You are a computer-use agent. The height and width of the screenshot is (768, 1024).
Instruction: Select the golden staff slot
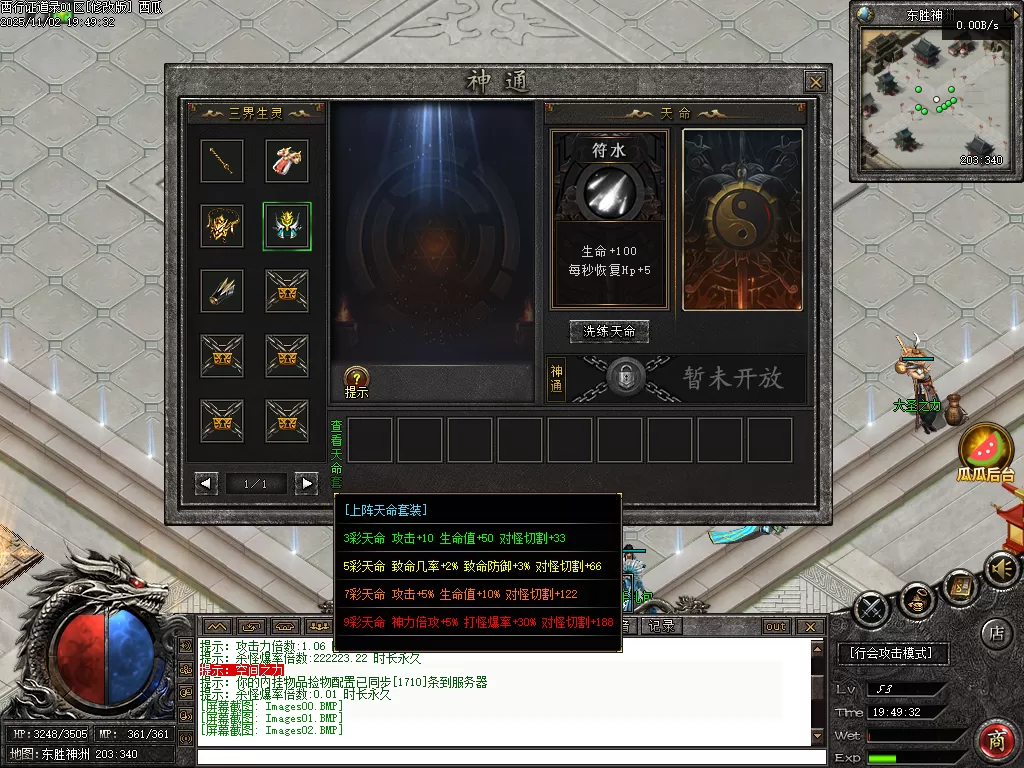point(222,161)
